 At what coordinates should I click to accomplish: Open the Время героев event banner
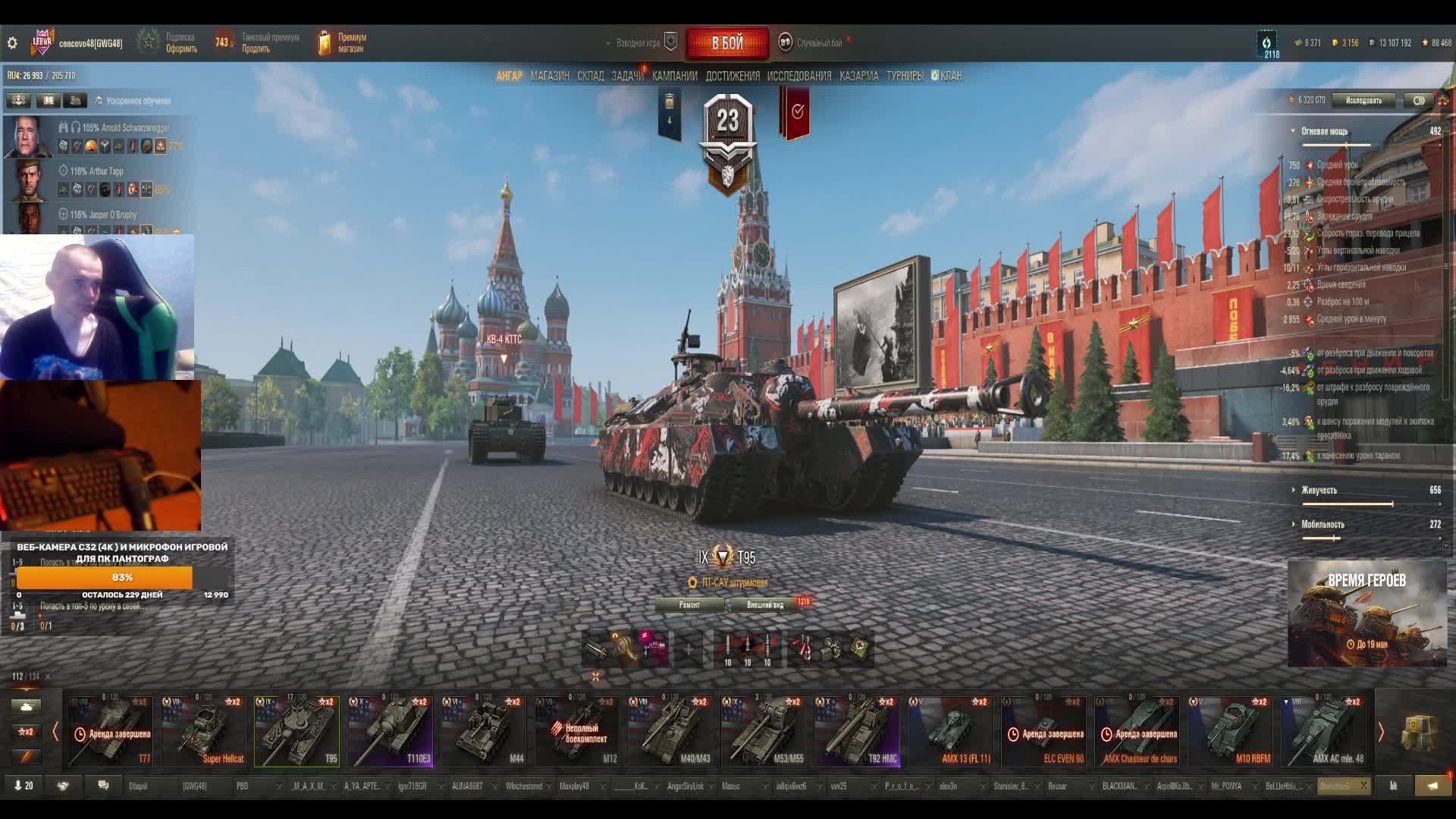(x=1367, y=613)
